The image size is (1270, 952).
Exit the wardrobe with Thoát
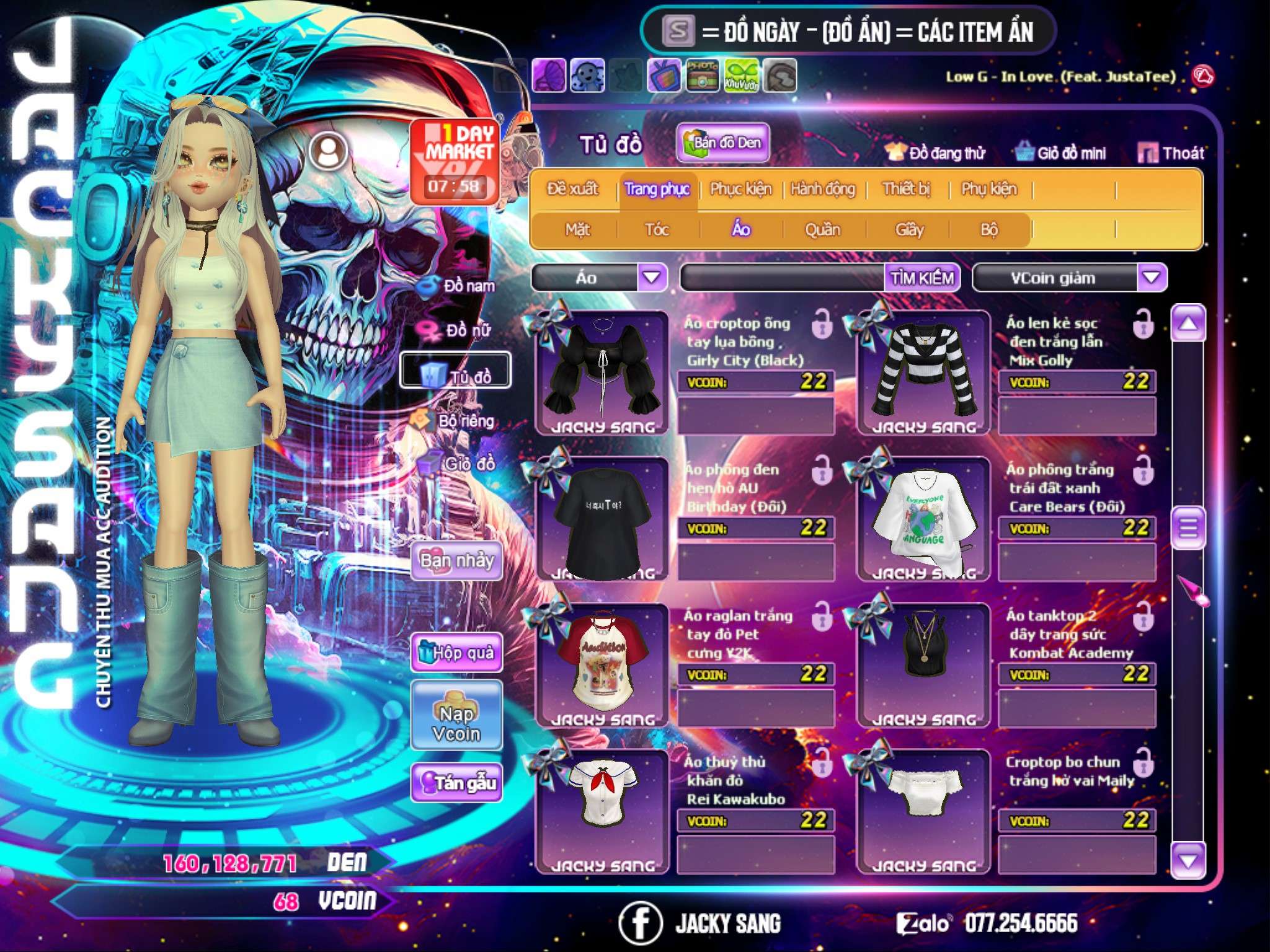pyautogui.click(x=1171, y=153)
